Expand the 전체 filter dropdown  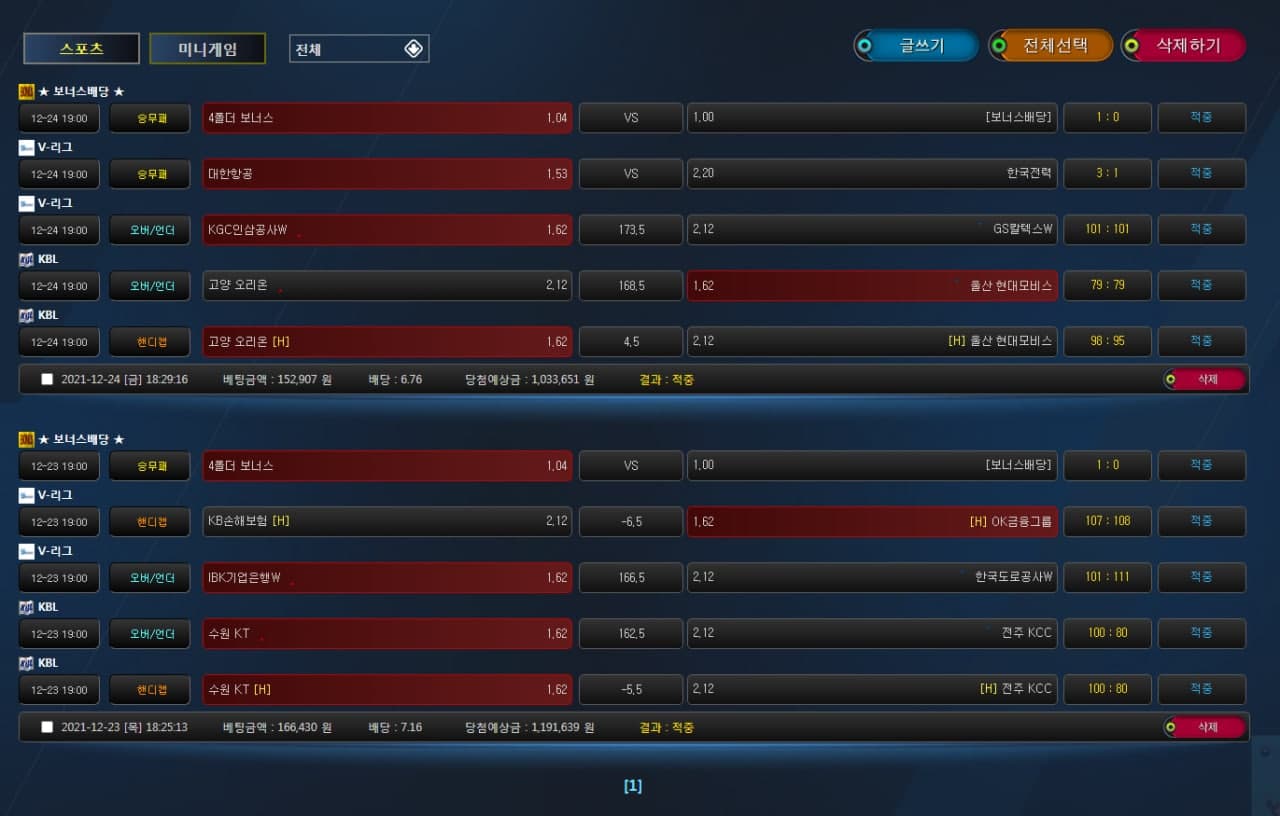click(359, 49)
